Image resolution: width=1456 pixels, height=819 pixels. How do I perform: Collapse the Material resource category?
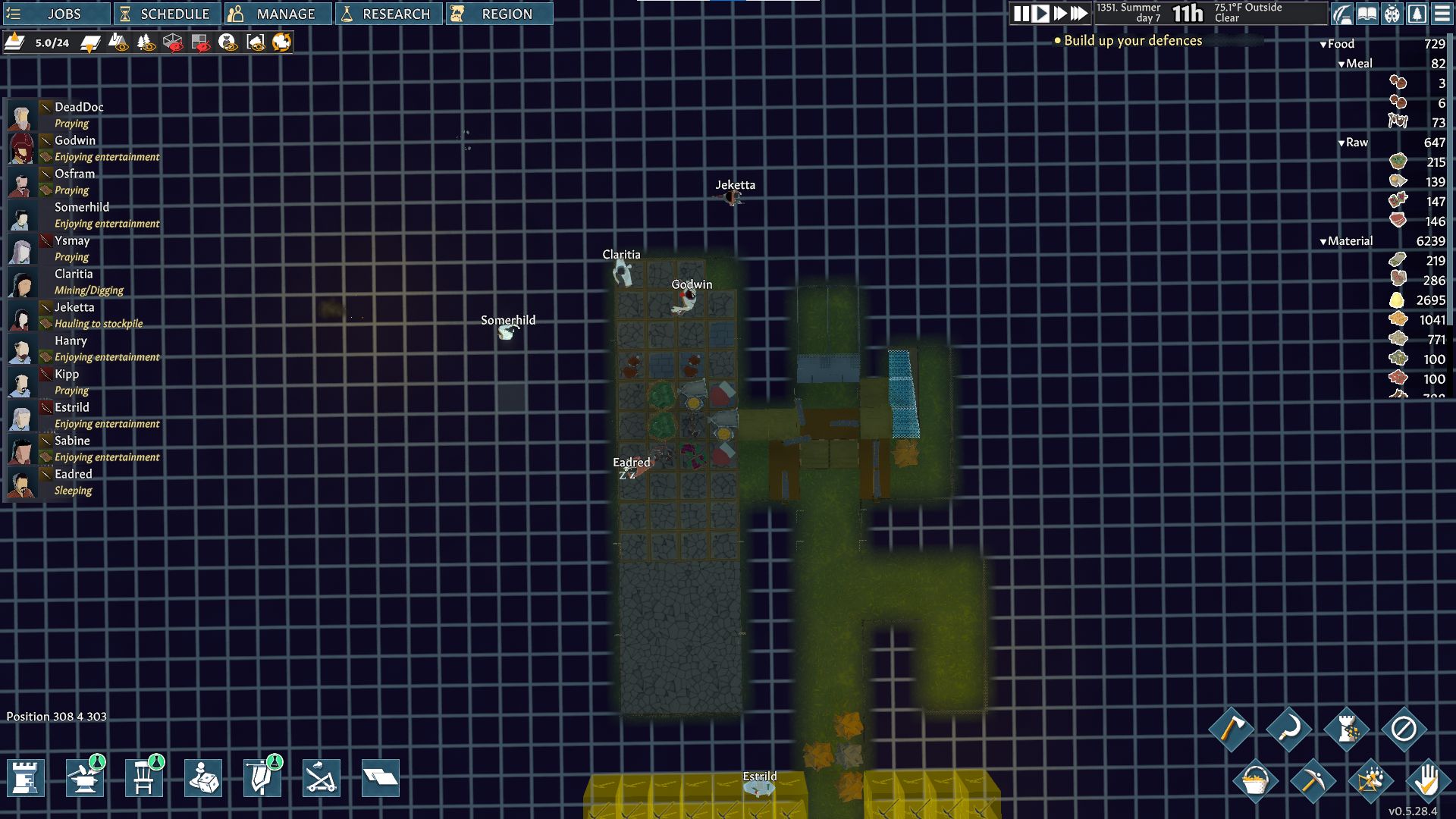1325,240
